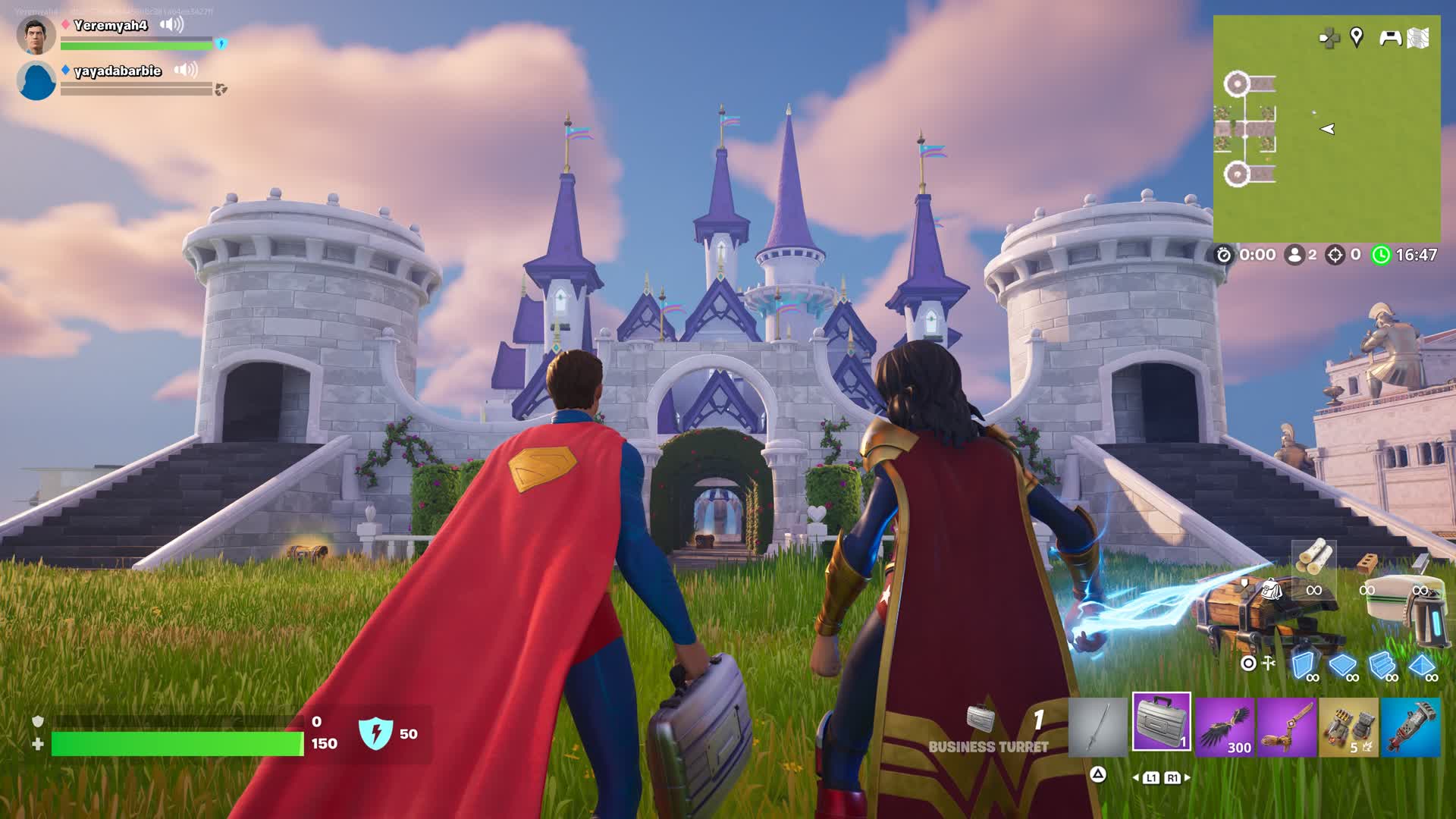
Task: Select the wall building piece
Action: click(x=1303, y=666)
